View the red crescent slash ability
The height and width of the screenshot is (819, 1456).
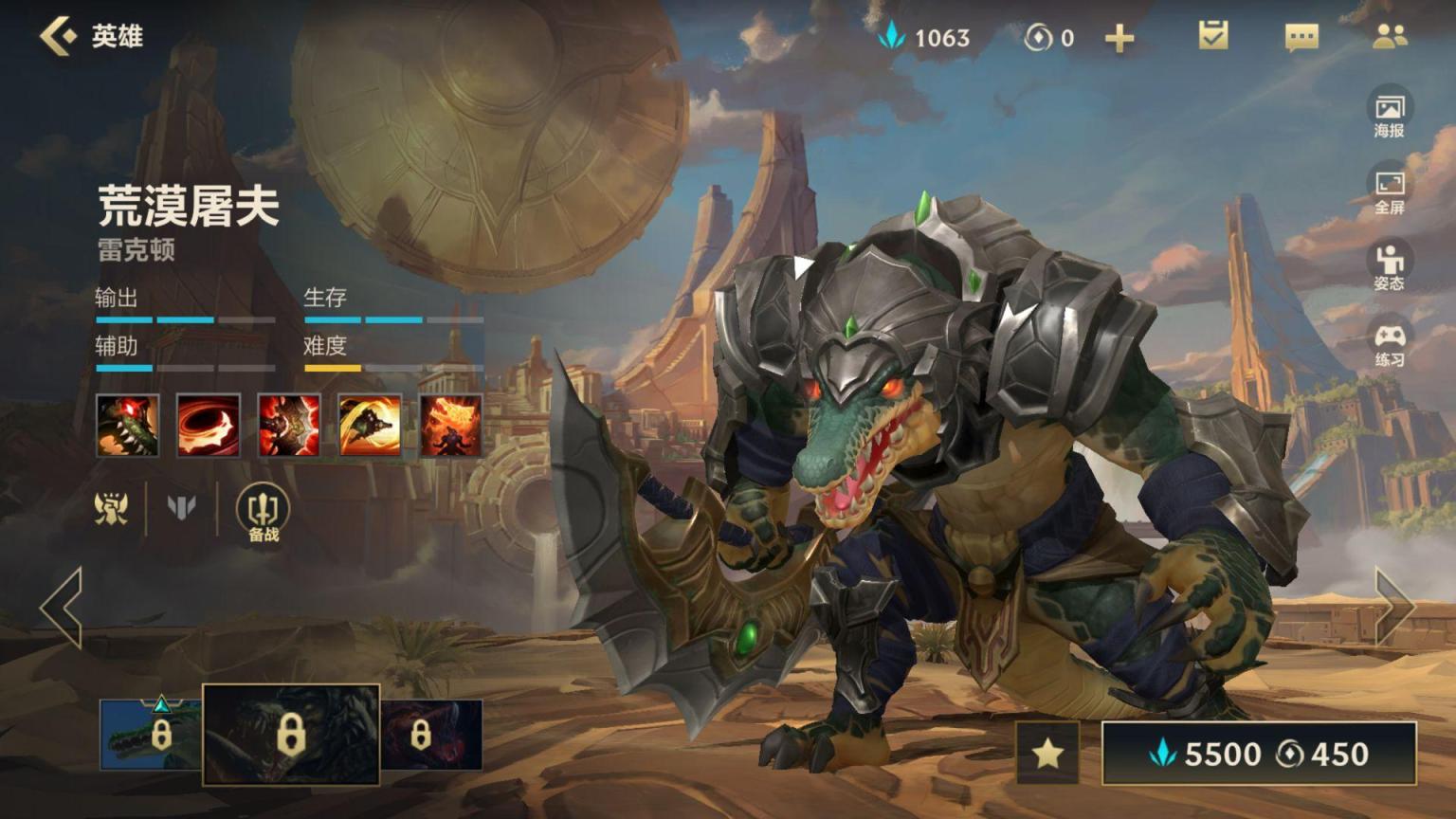click(x=208, y=426)
